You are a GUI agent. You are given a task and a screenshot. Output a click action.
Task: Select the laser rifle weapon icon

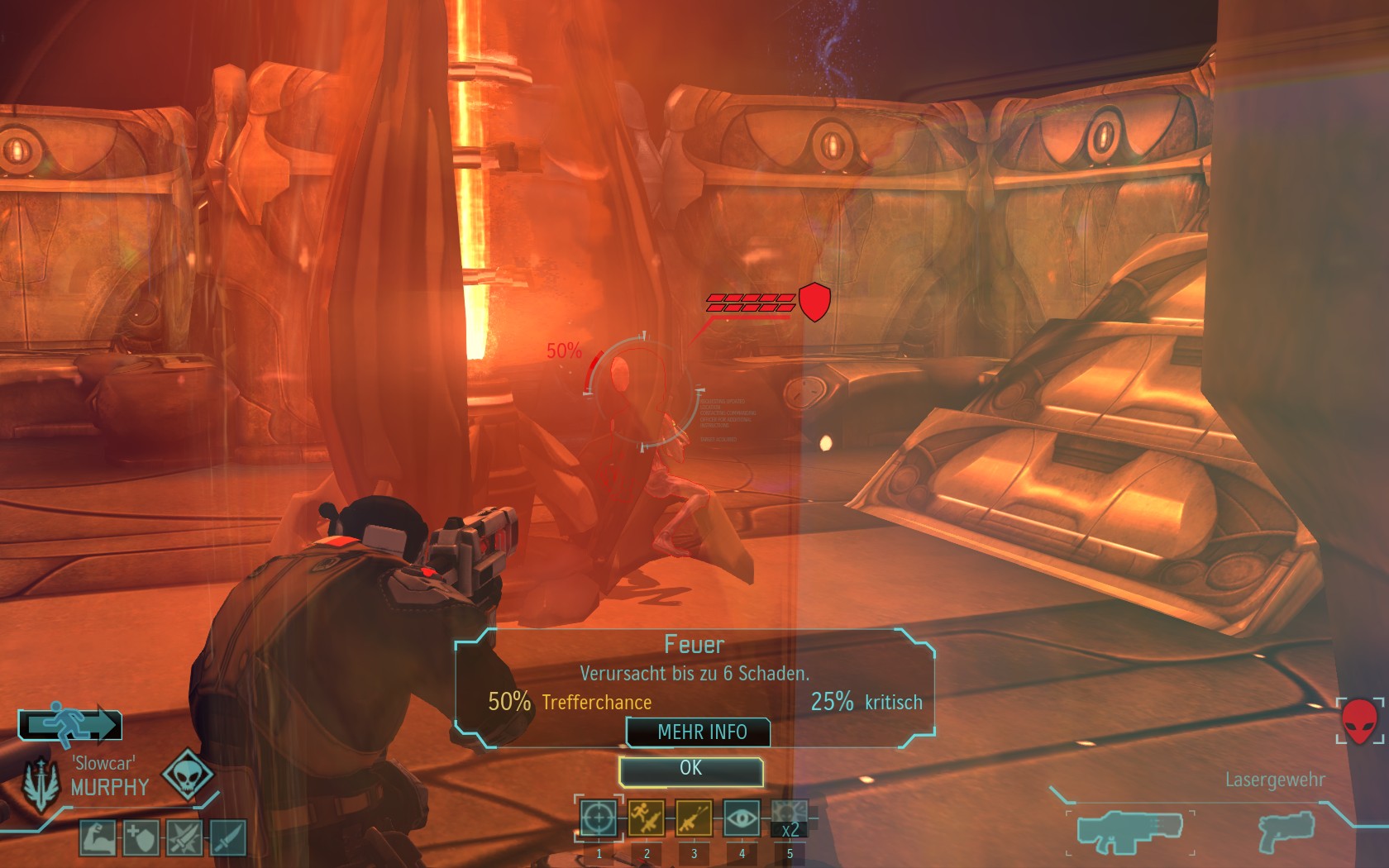(x=1129, y=831)
